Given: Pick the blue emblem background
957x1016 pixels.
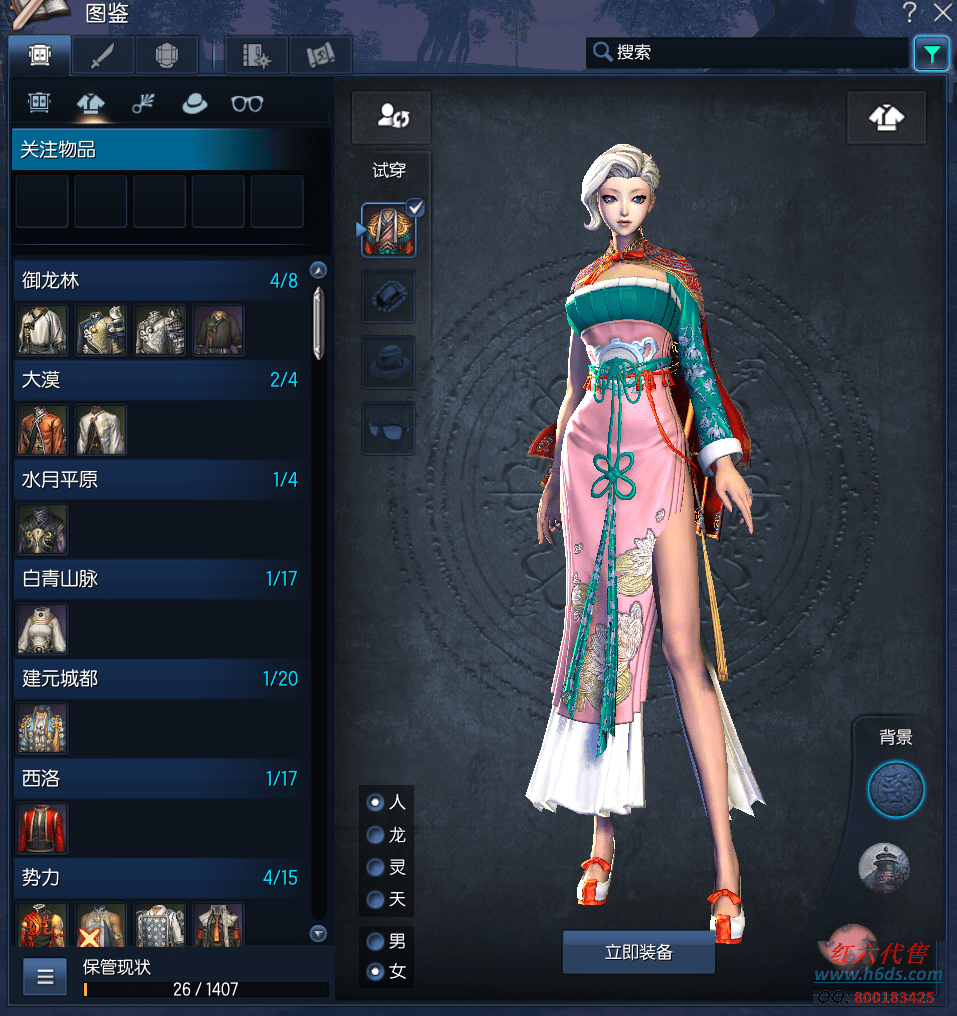Looking at the screenshot, I should tap(895, 790).
